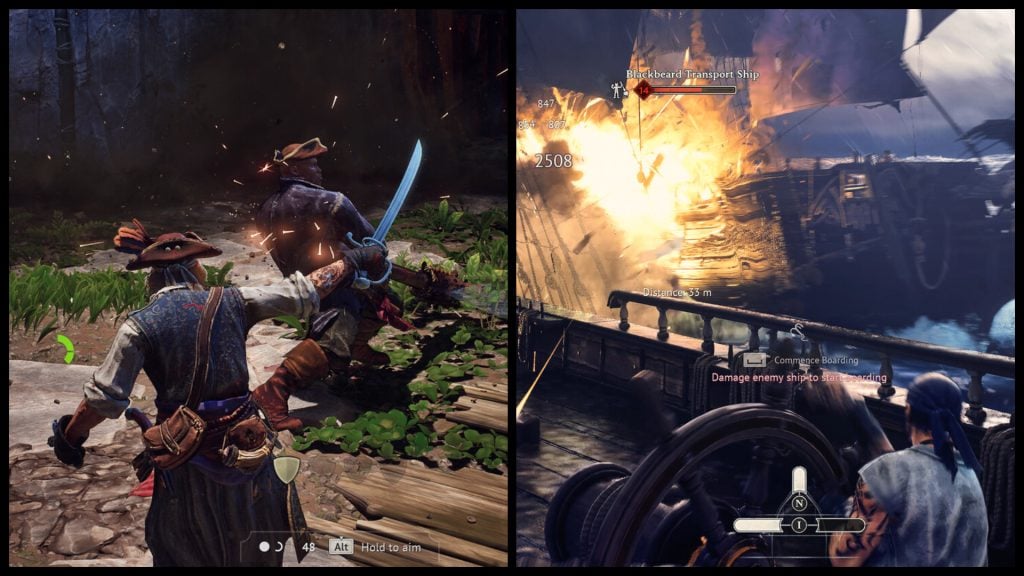Click the ship speed indicator circle
Image resolution: width=1024 pixels, height=576 pixels.
(x=799, y=525)
